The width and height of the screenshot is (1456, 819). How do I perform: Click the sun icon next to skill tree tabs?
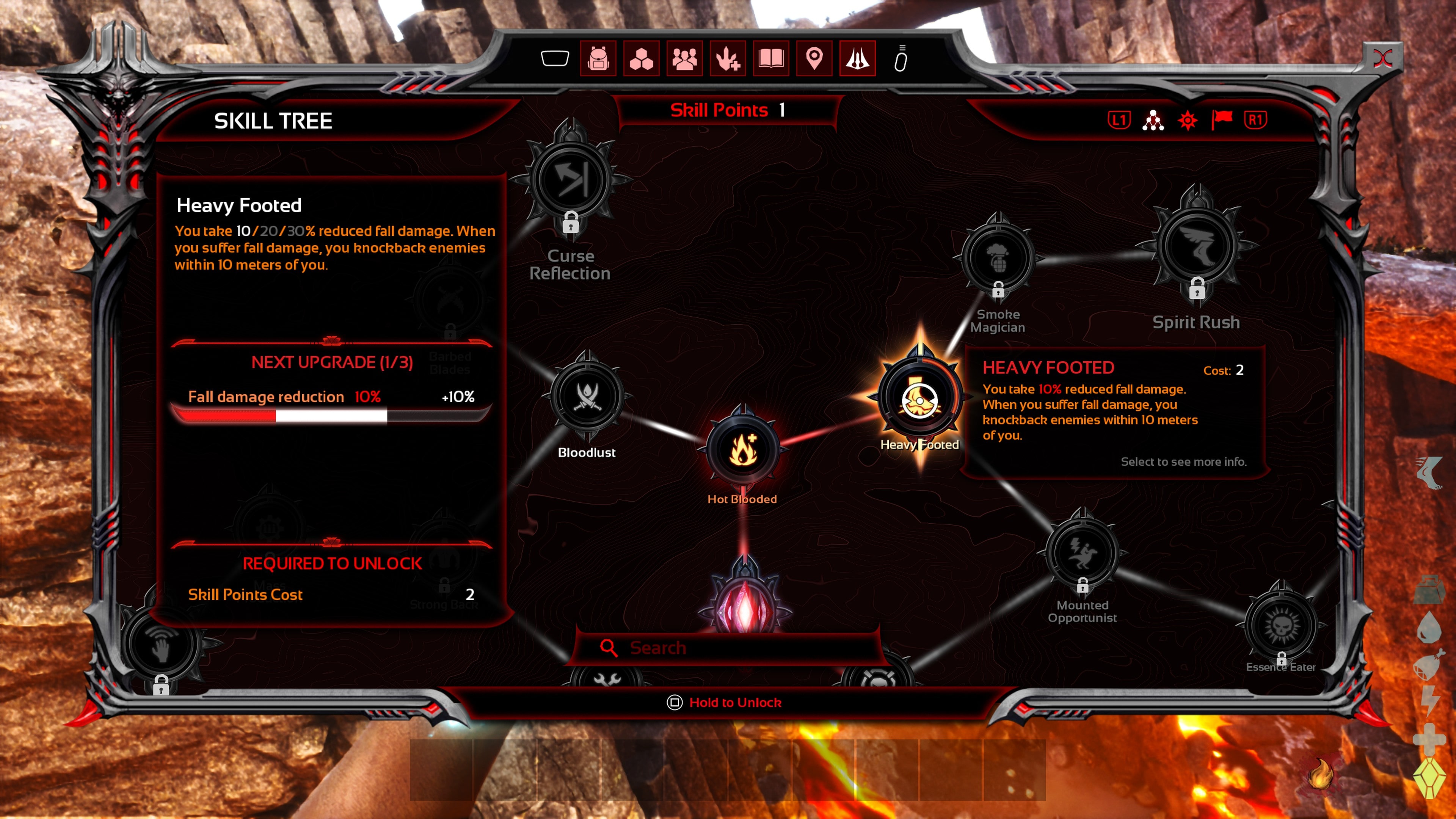(1188, 120)
